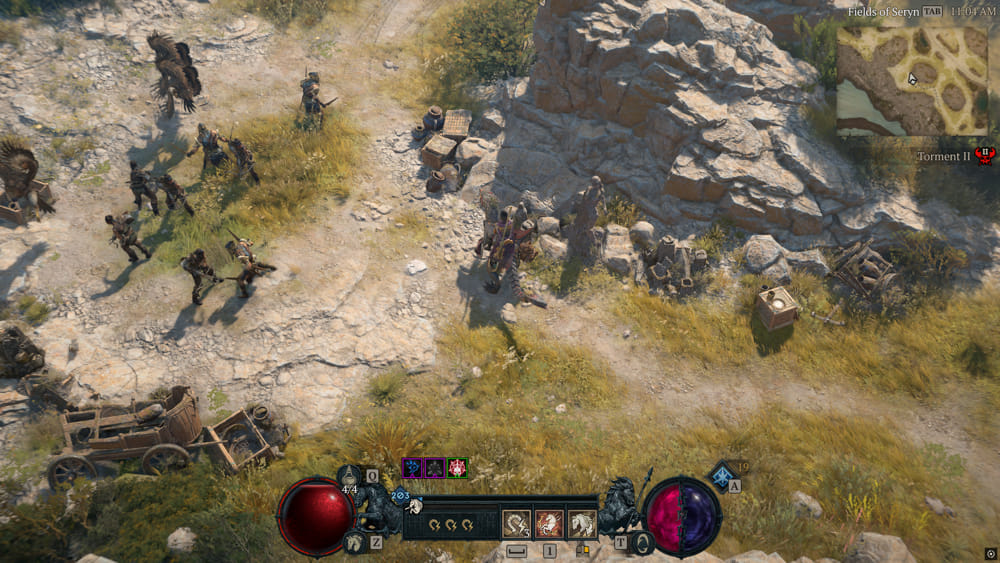Click the red Torment II difficulty icon

click(x=984, y=156)
